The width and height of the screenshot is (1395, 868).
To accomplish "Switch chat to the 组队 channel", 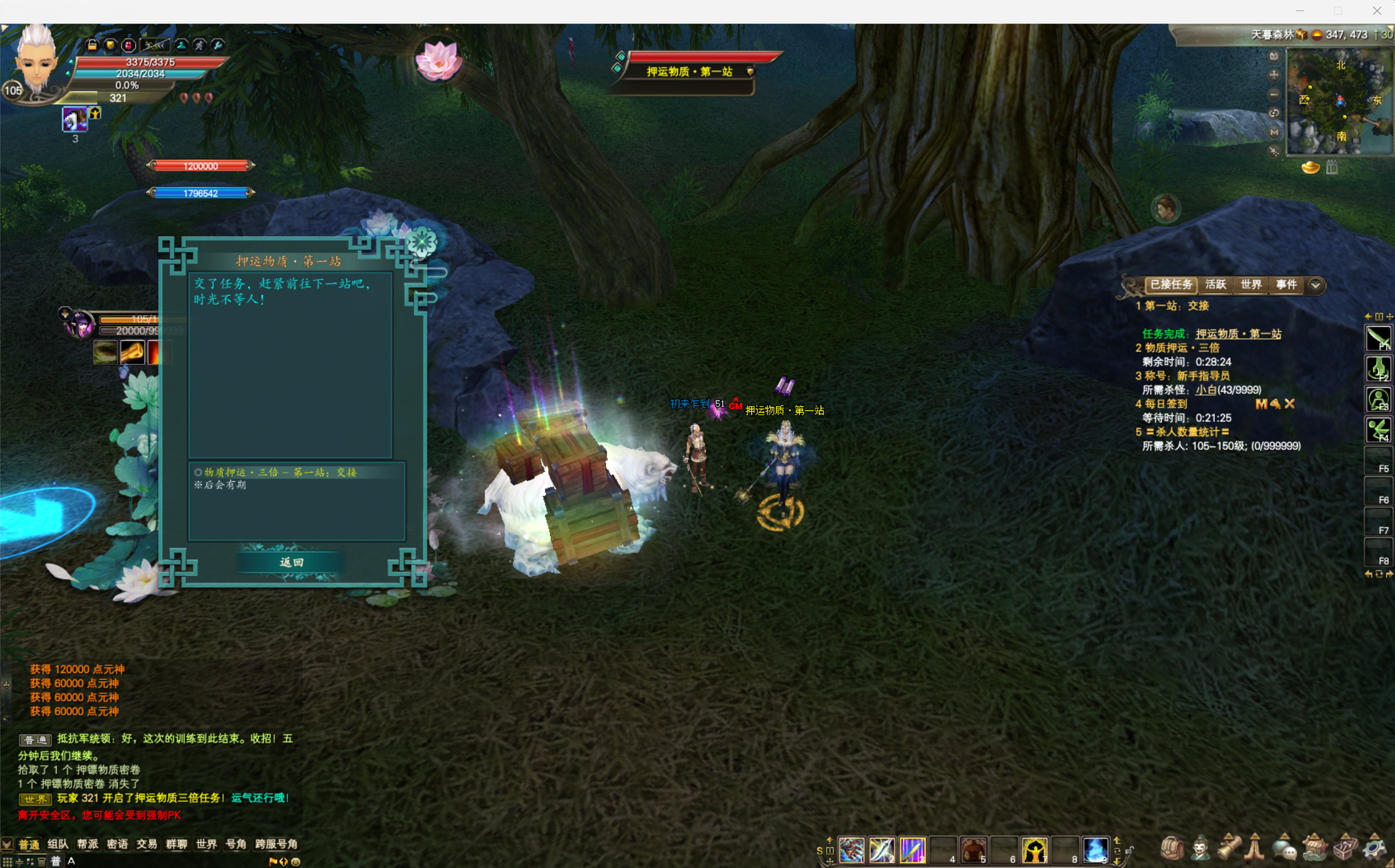I will 57,844.
